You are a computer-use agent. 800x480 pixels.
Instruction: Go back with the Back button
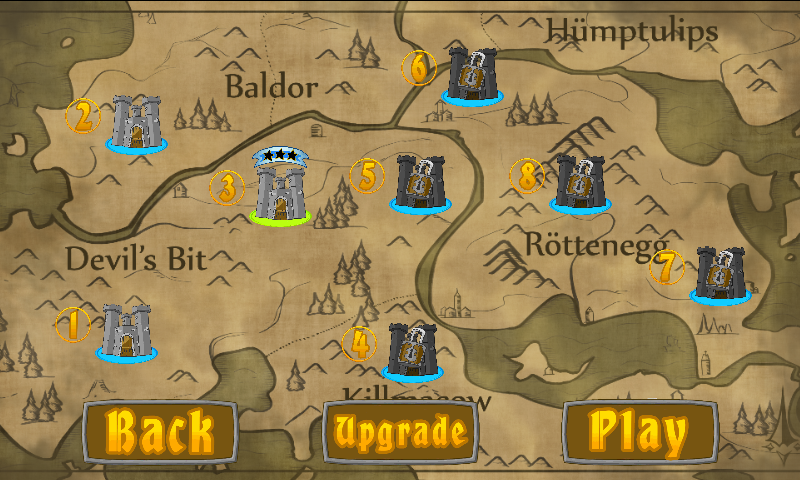(x=160, y=431)
